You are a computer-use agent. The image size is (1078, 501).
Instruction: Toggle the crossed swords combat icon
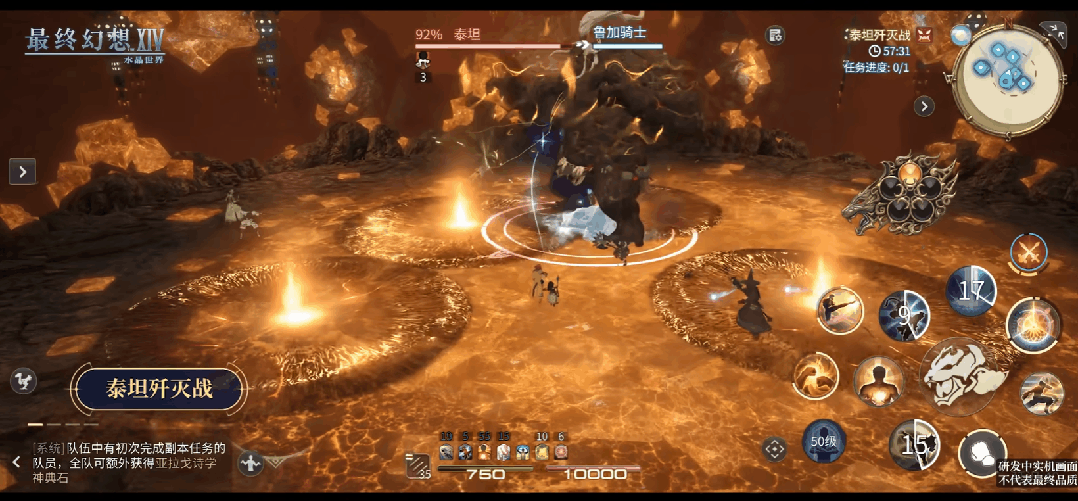[x=1028, y=252]
